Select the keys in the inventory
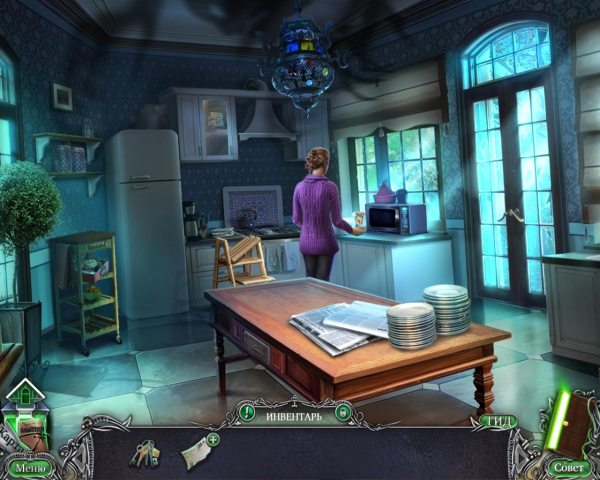 (x=143, y=453)
